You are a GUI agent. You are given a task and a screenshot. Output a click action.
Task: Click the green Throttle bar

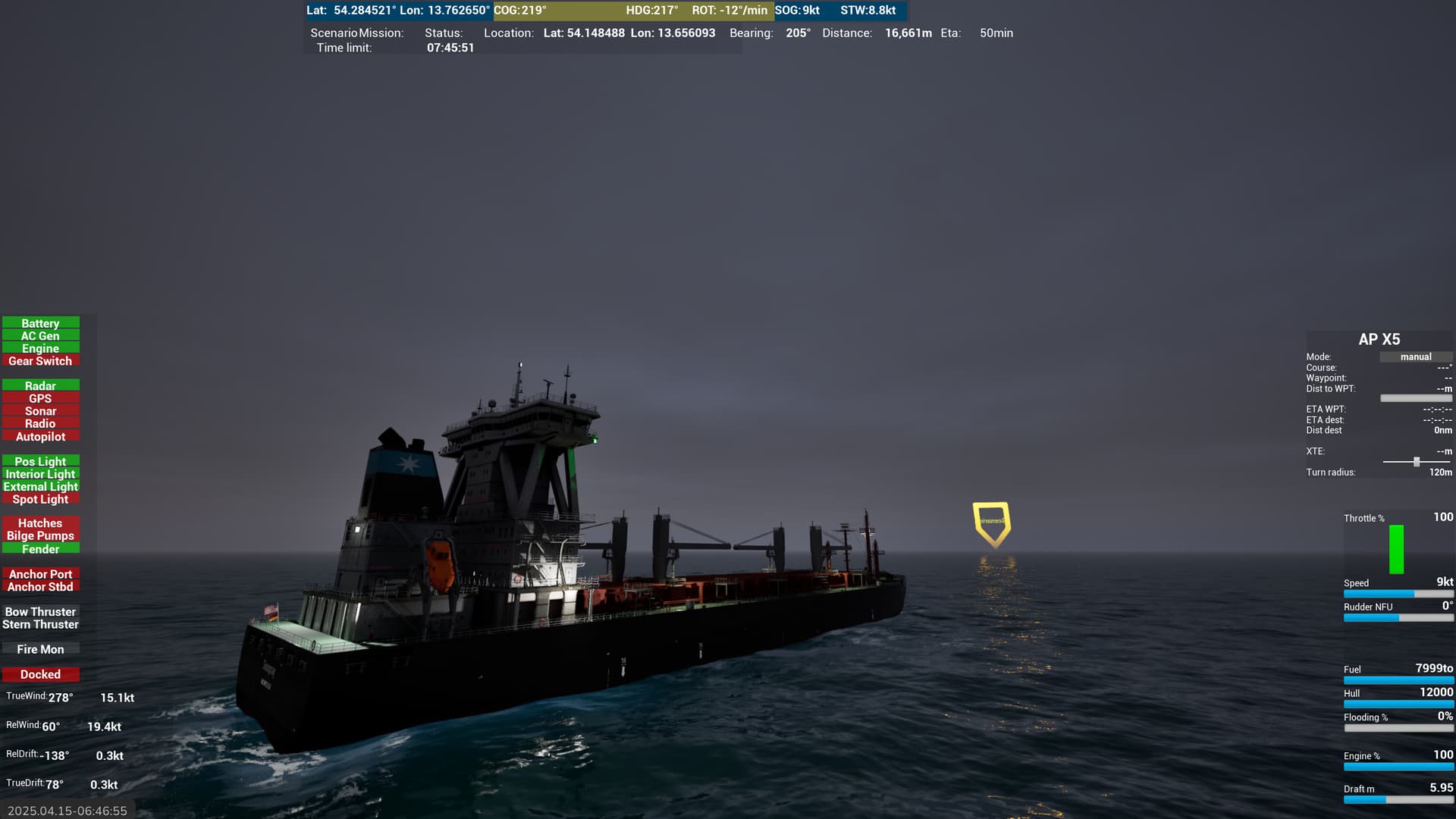(1396, 549)
